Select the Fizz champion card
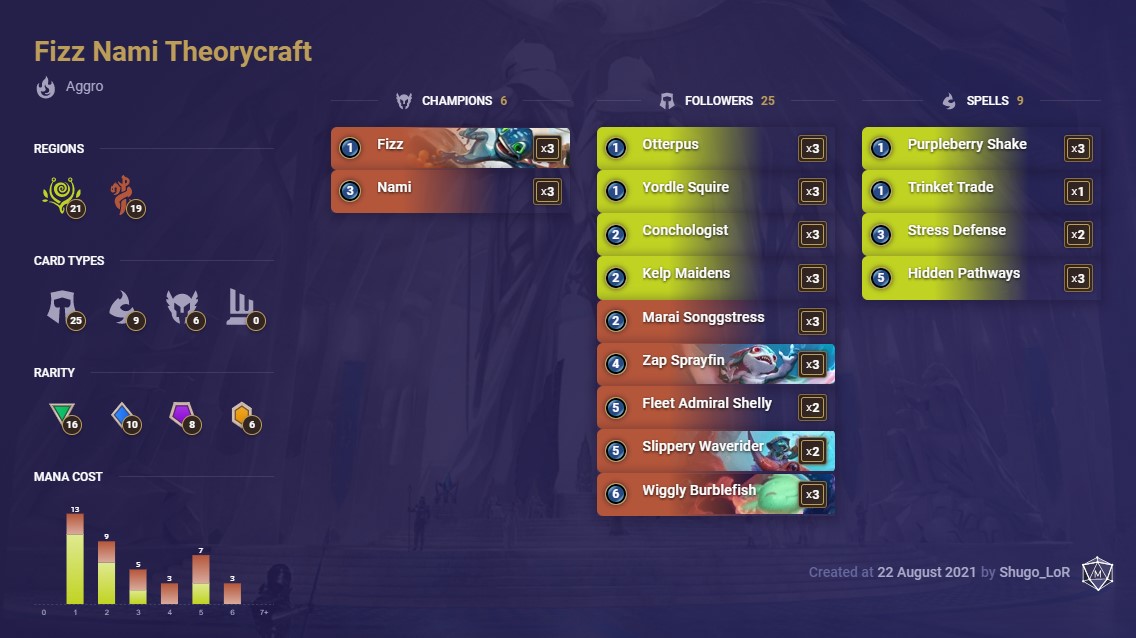Image resolution: width=1136 pixels, height=638 pixels. pos(450,147)
